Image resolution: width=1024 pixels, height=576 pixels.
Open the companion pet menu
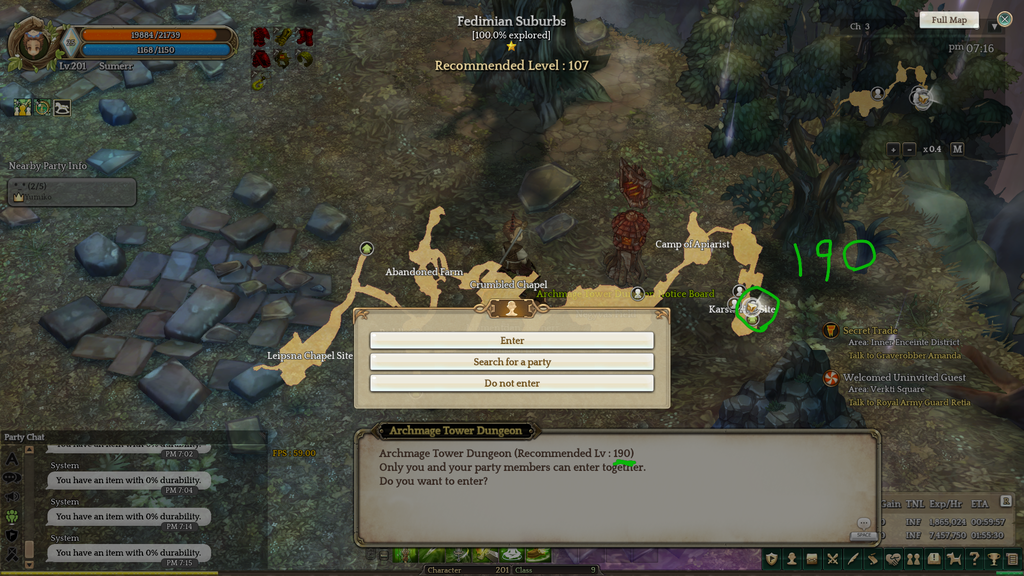[x=954, y=559]
